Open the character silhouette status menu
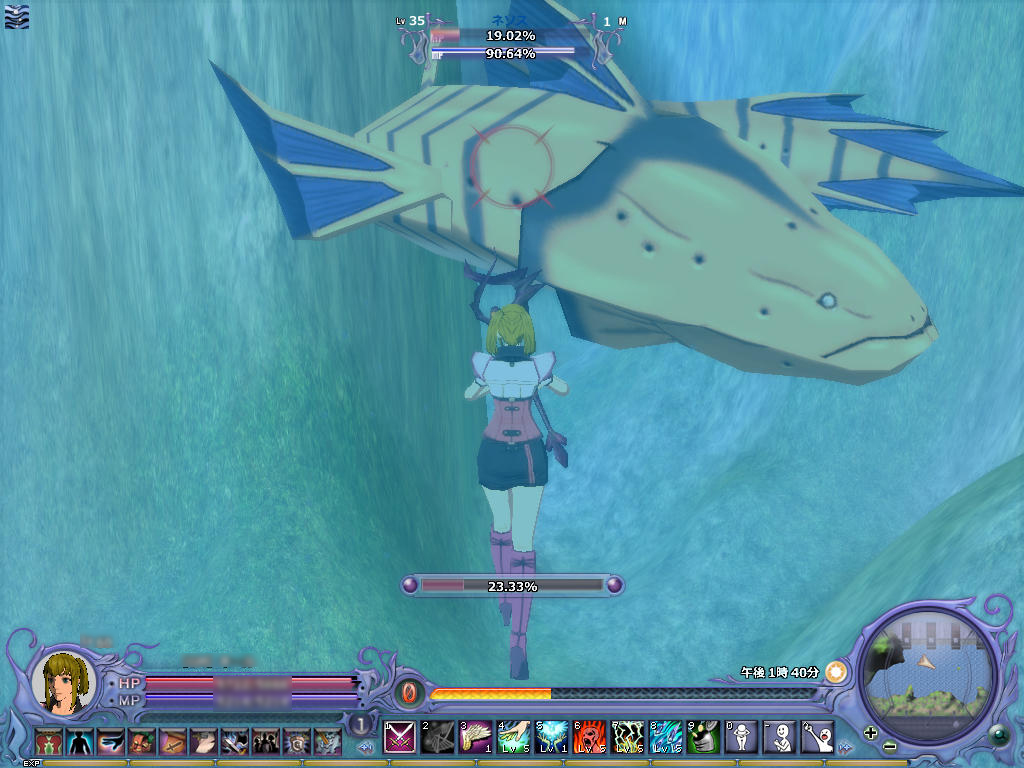The height and width of the screenshot is (768, 1024). 79,741
